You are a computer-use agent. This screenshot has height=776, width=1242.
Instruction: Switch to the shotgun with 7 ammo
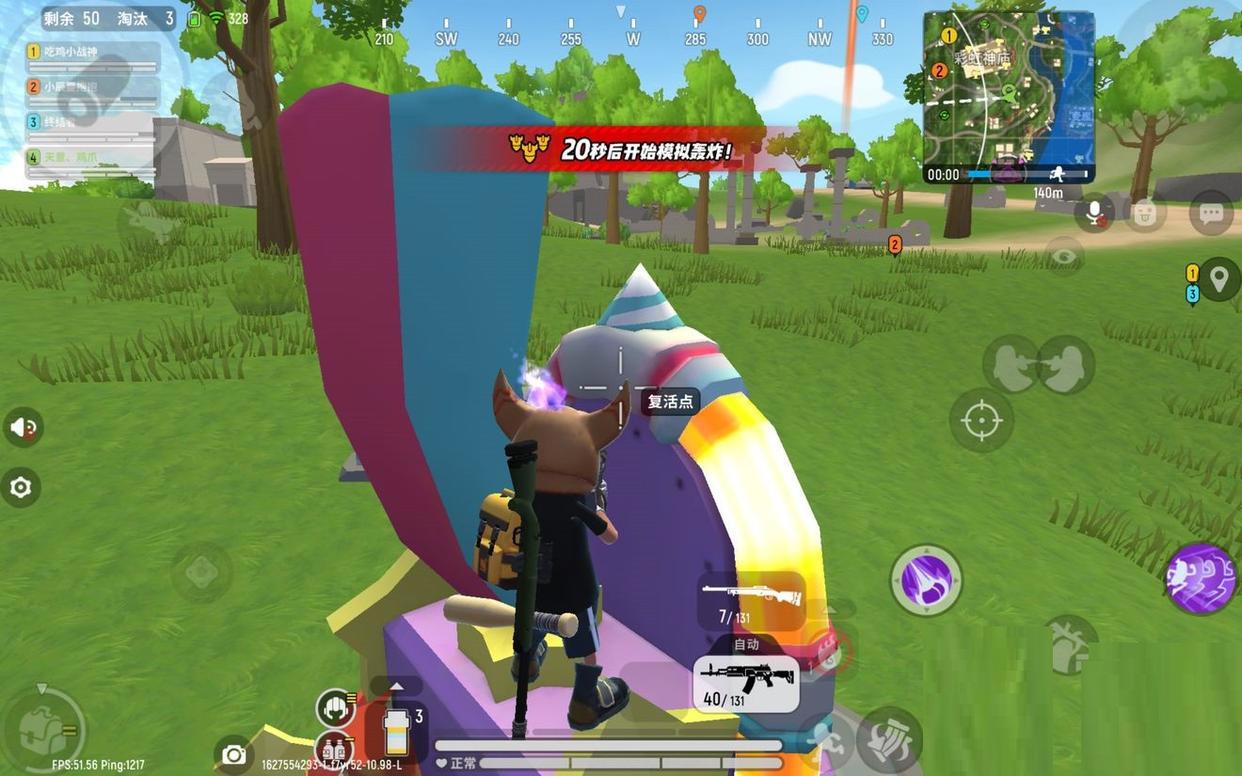pos(752,600)
